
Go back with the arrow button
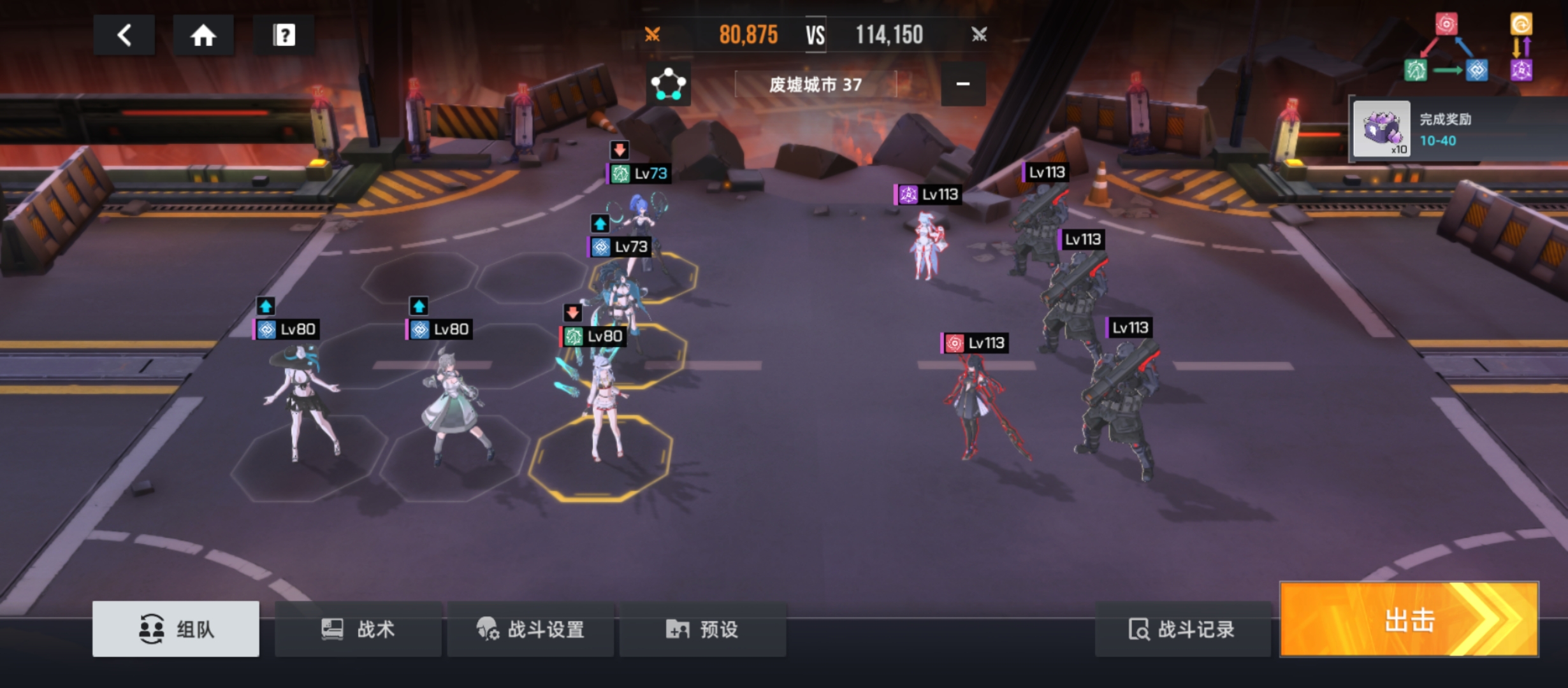(x=124, y=35)
